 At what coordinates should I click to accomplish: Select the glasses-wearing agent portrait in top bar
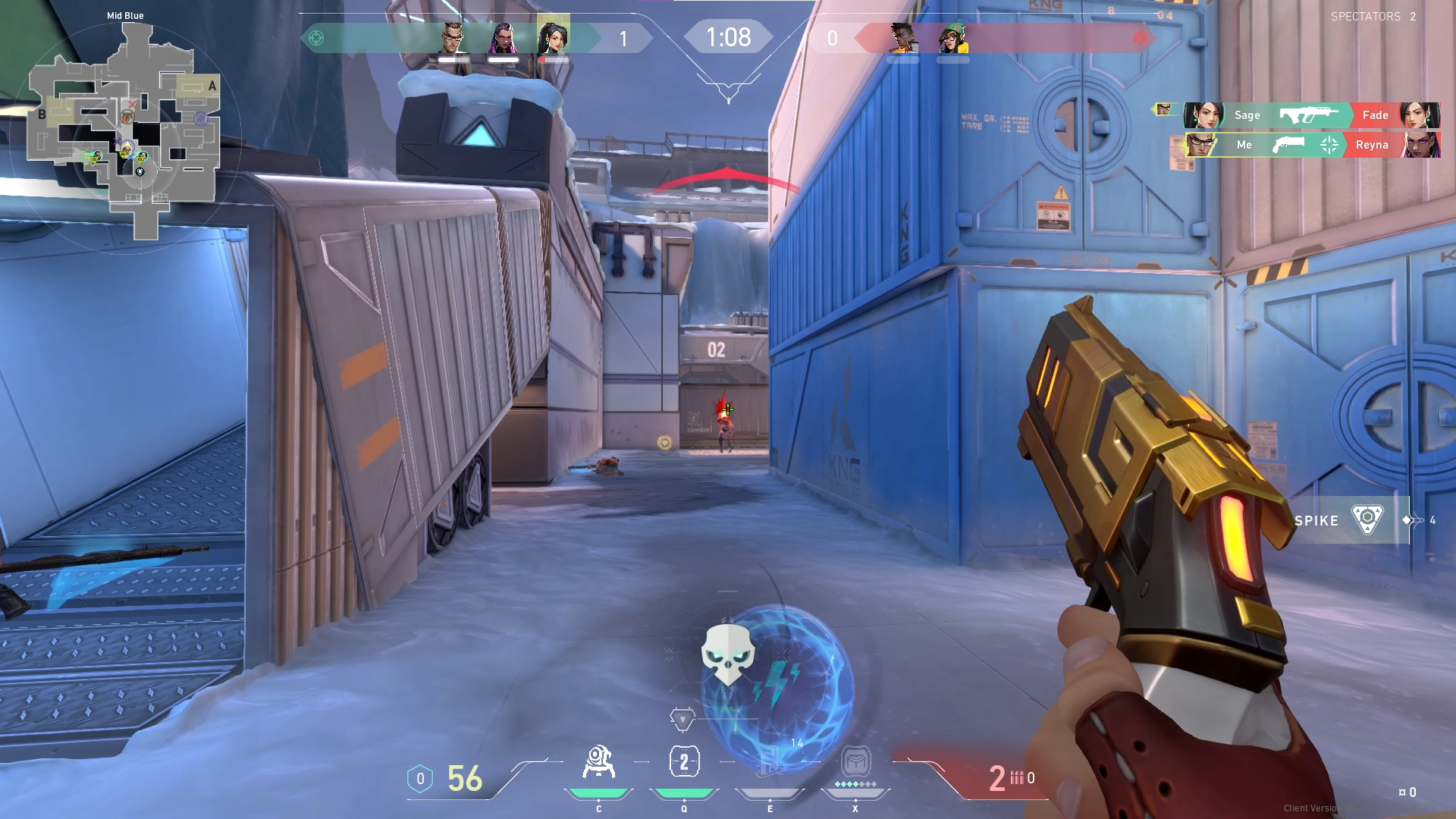point(453,36)
